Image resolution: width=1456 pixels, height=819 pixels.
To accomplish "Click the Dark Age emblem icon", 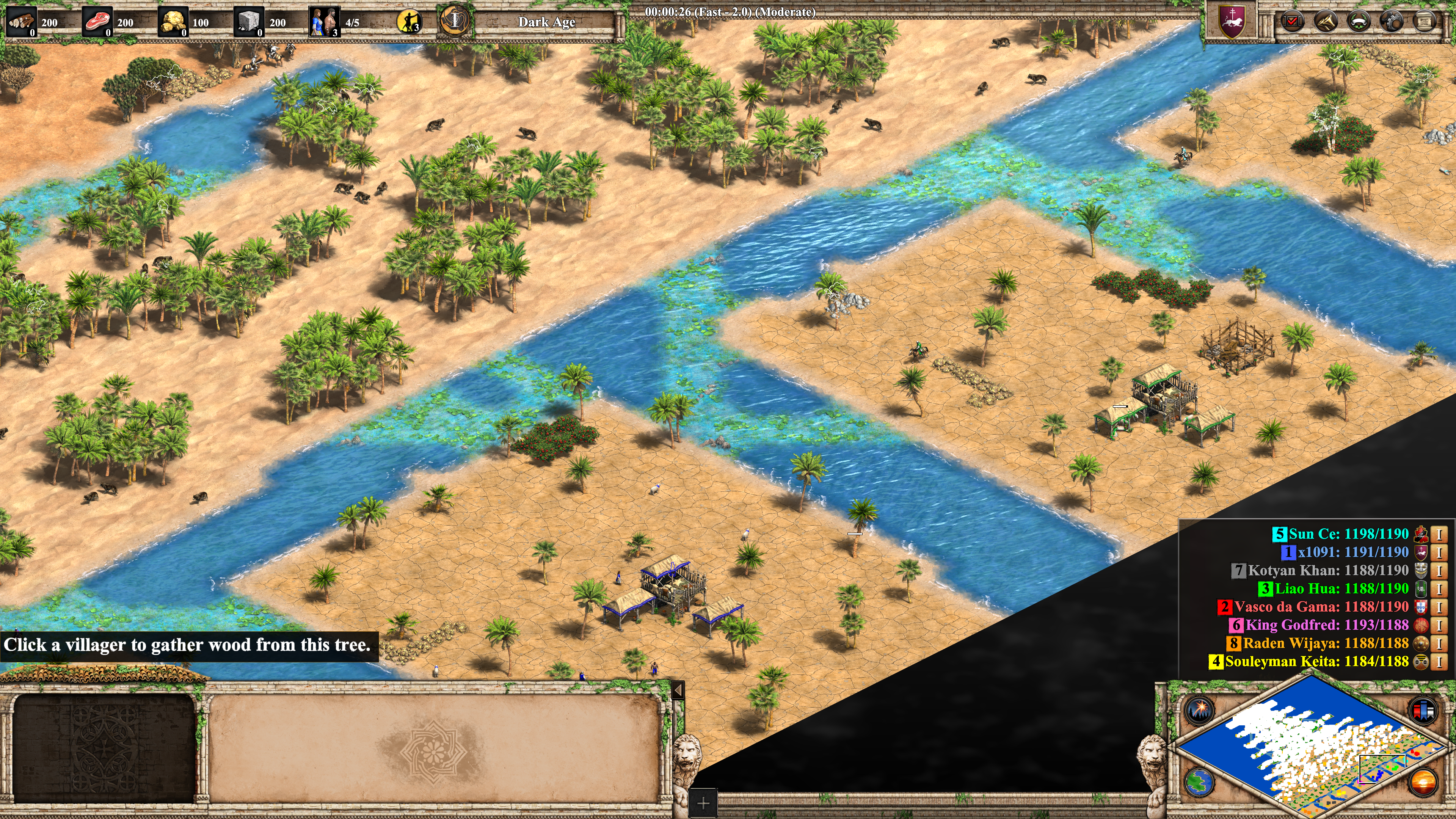I will tap(455, 21).
